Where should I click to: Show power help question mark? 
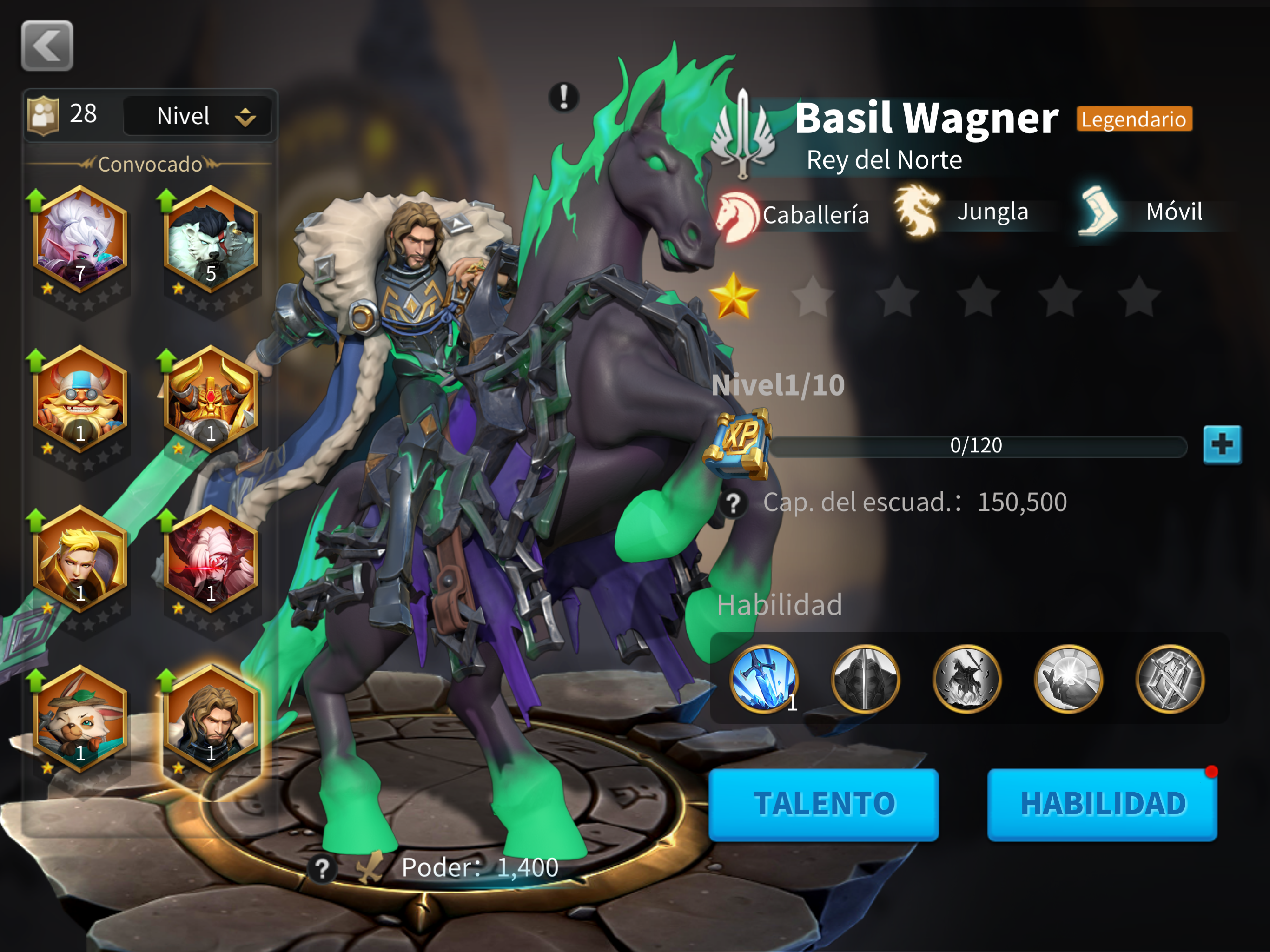[322, 869]
